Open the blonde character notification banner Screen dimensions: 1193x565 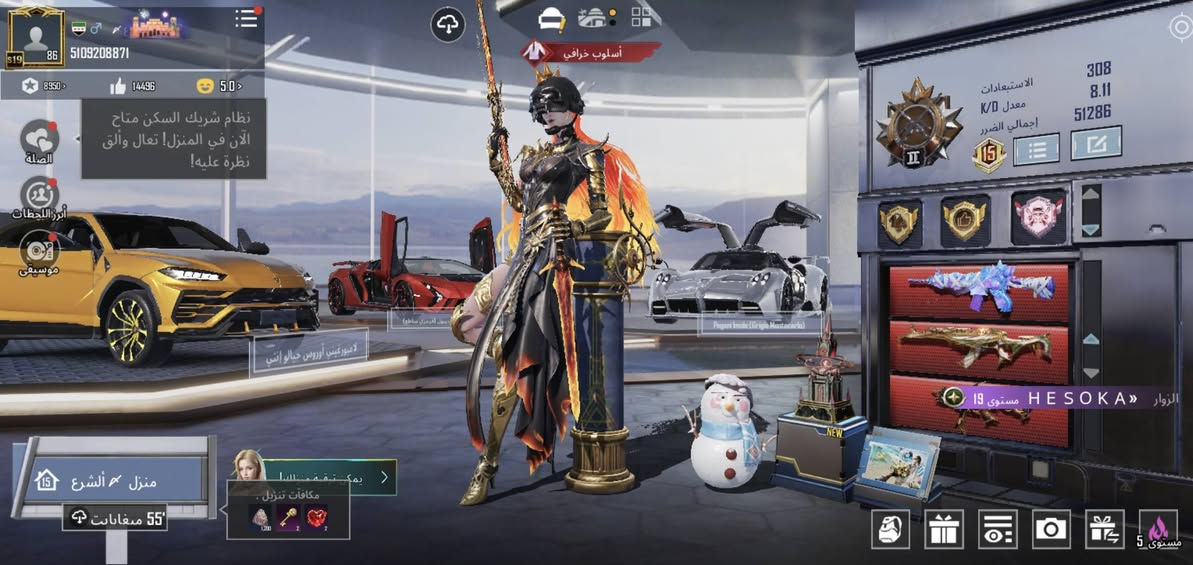point(312,476)
